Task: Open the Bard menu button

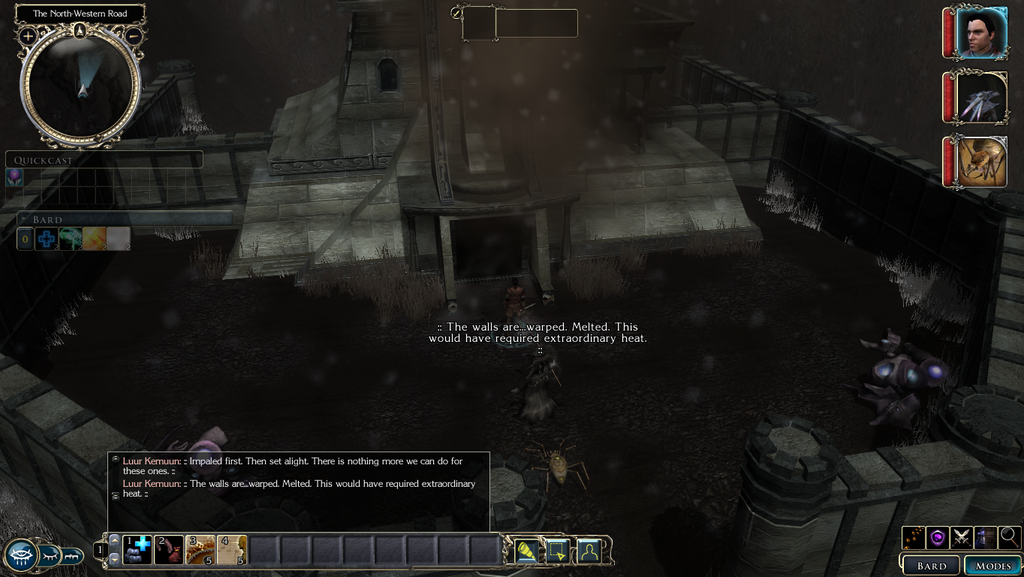Action: pos(931,565)
